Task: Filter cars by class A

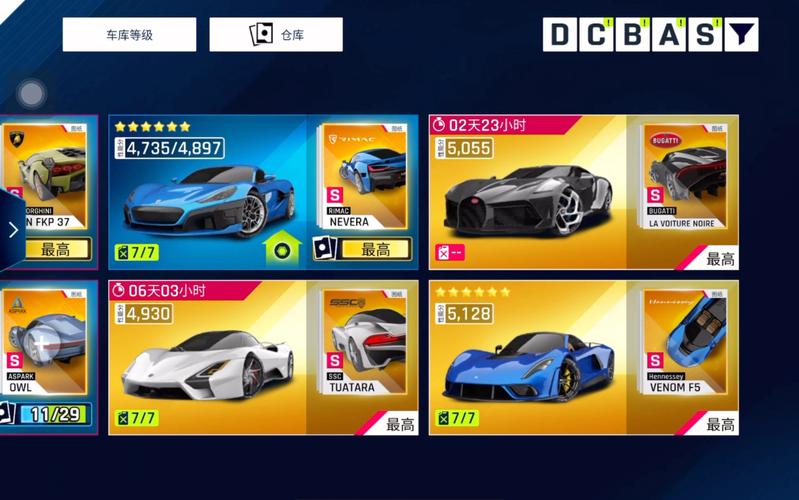Action: click(669, 35)
